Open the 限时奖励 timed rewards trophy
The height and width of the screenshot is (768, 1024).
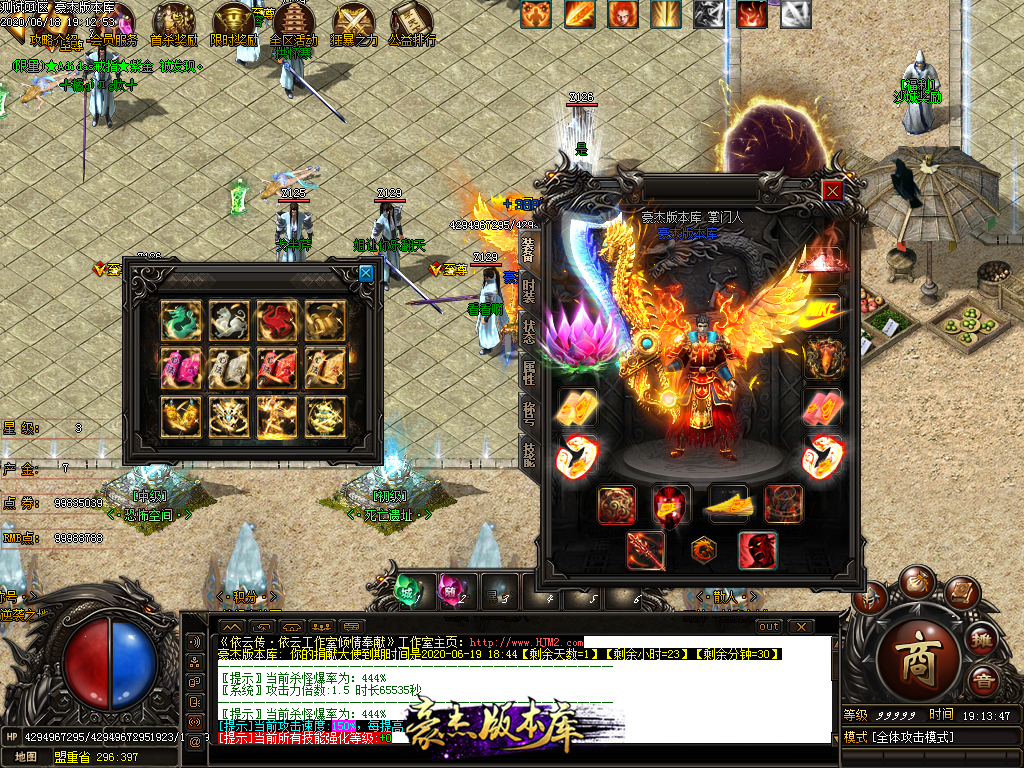coord(235,21)
